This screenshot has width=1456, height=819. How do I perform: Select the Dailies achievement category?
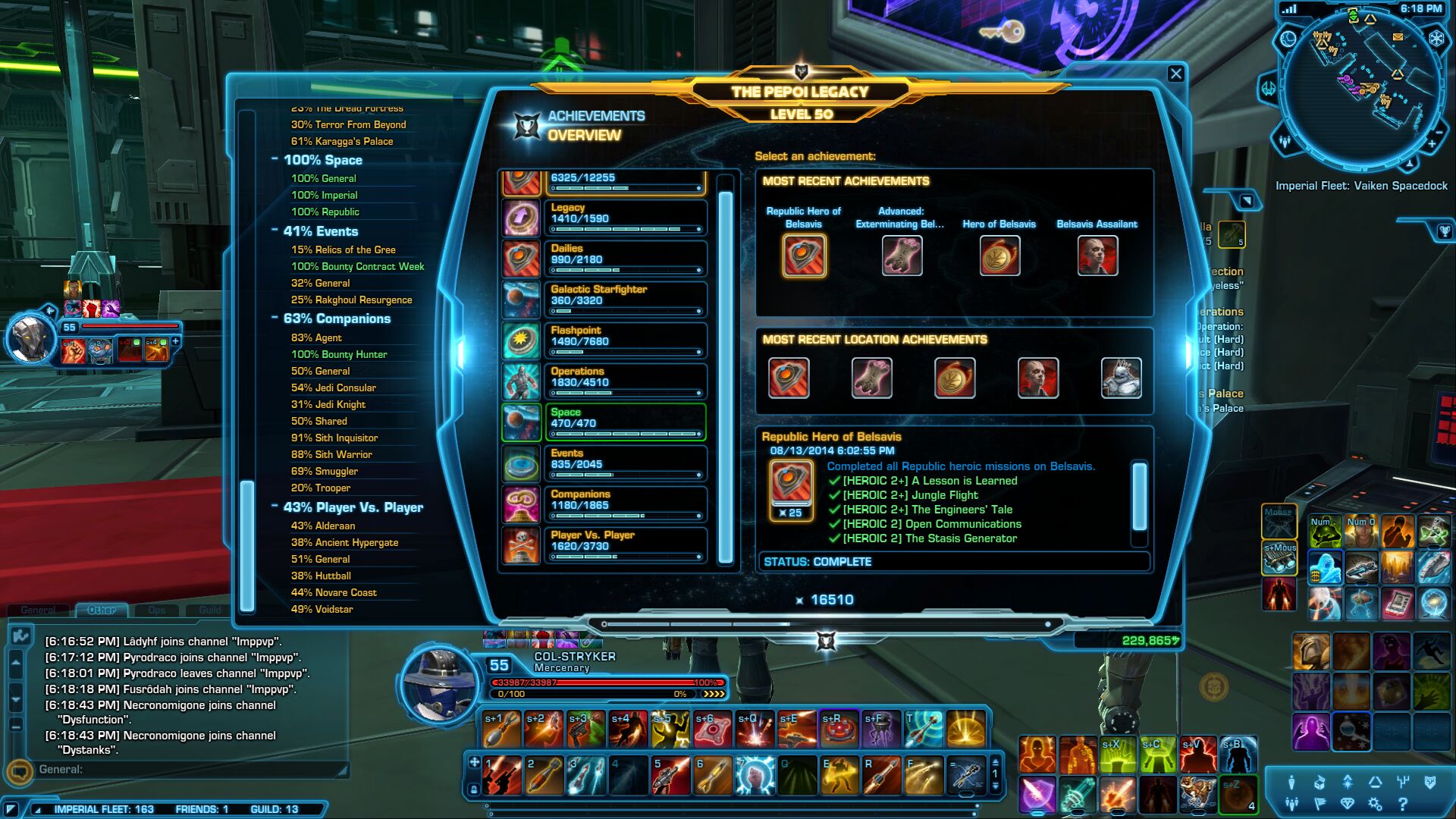[x=625, y=258]
